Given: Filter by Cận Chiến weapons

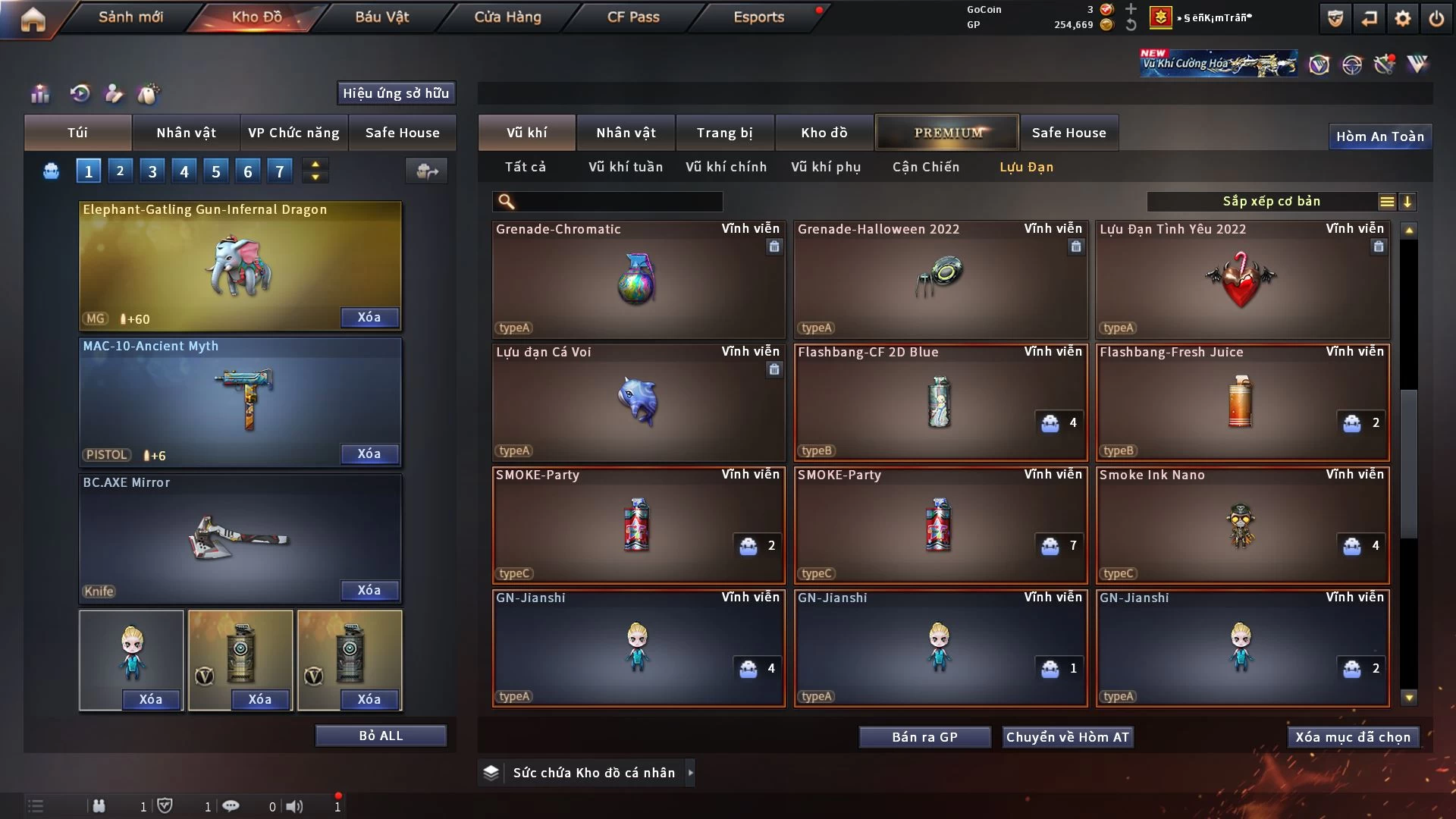Looking at the screenshot, I should pyautogui.click(x=925, y=167).
